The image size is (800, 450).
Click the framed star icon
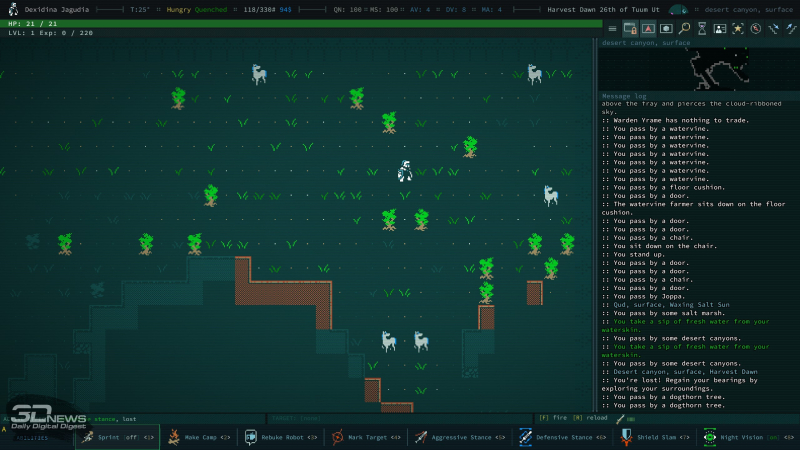click(x=738, y=28)
